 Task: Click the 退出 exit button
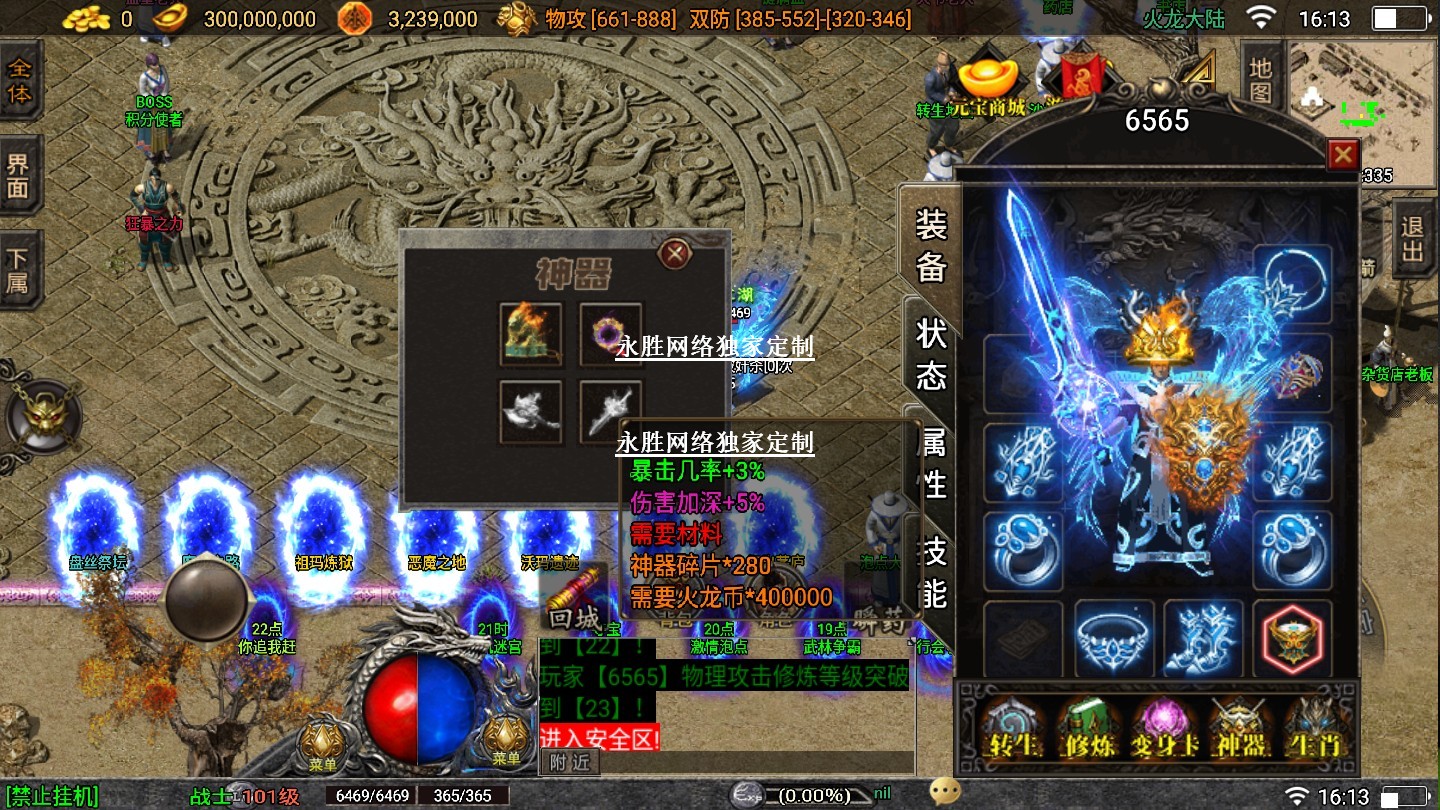pyautogui.click(x=1412, y=238)
